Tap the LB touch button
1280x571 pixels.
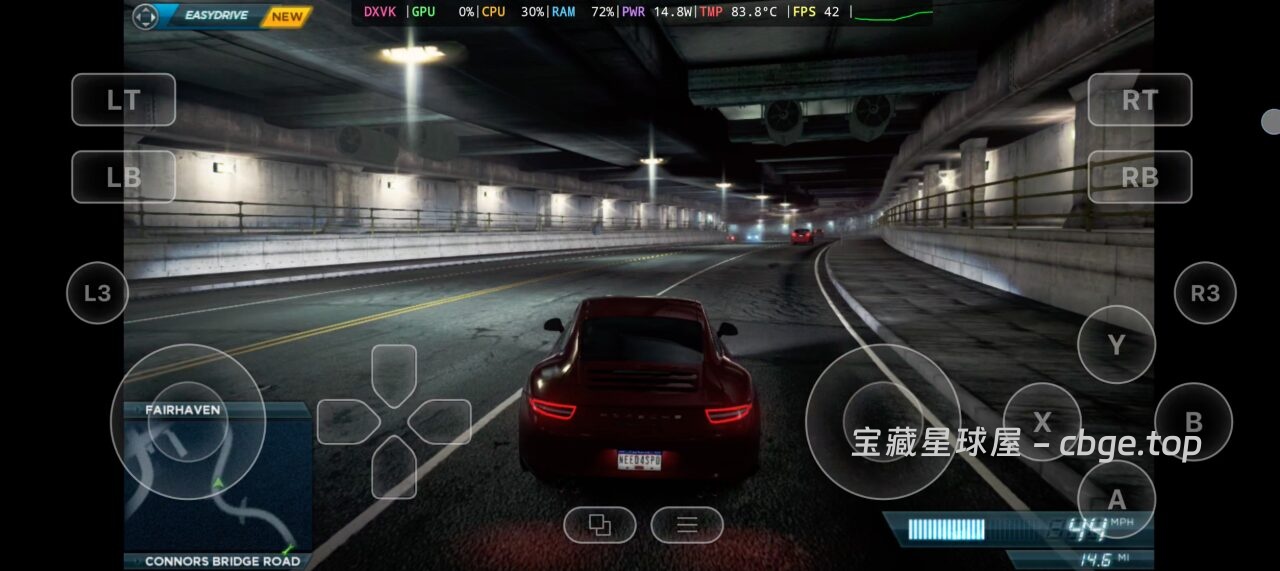[x=124, y=177]
